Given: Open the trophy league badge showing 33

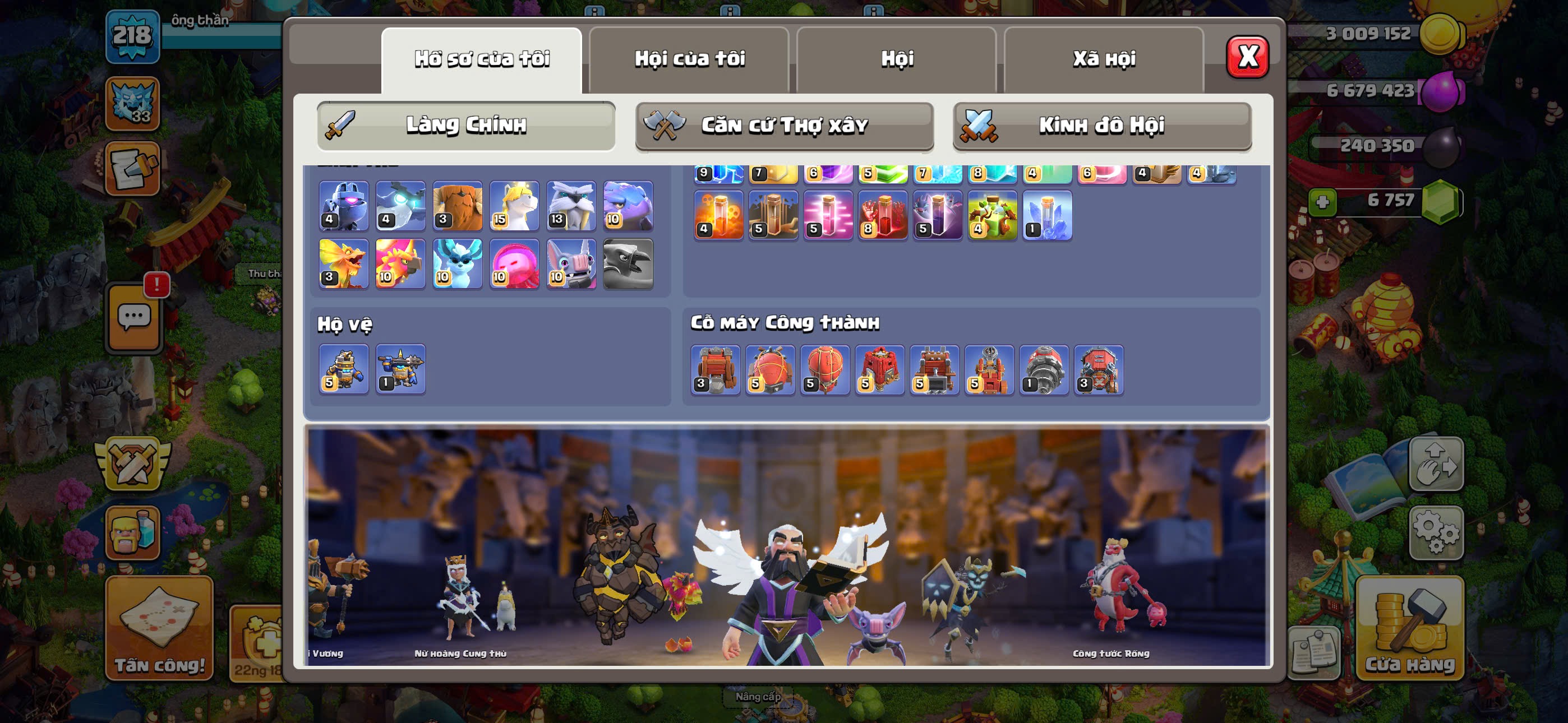Looking at the screenshot, I should [133, 104].
